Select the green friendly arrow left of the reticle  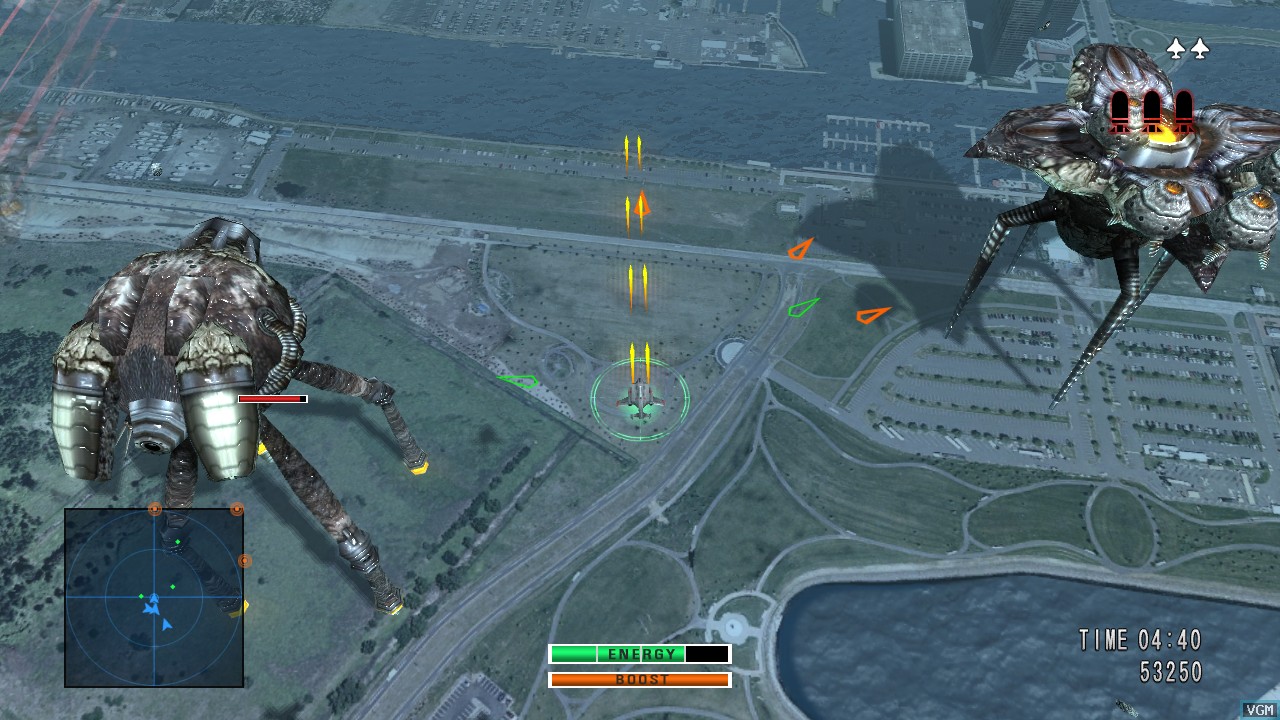coord(518,383)
